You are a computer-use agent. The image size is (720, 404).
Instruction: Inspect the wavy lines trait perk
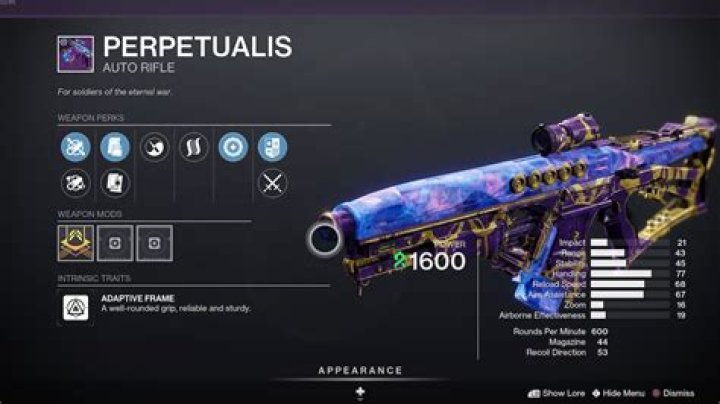[x=193, y=148]
